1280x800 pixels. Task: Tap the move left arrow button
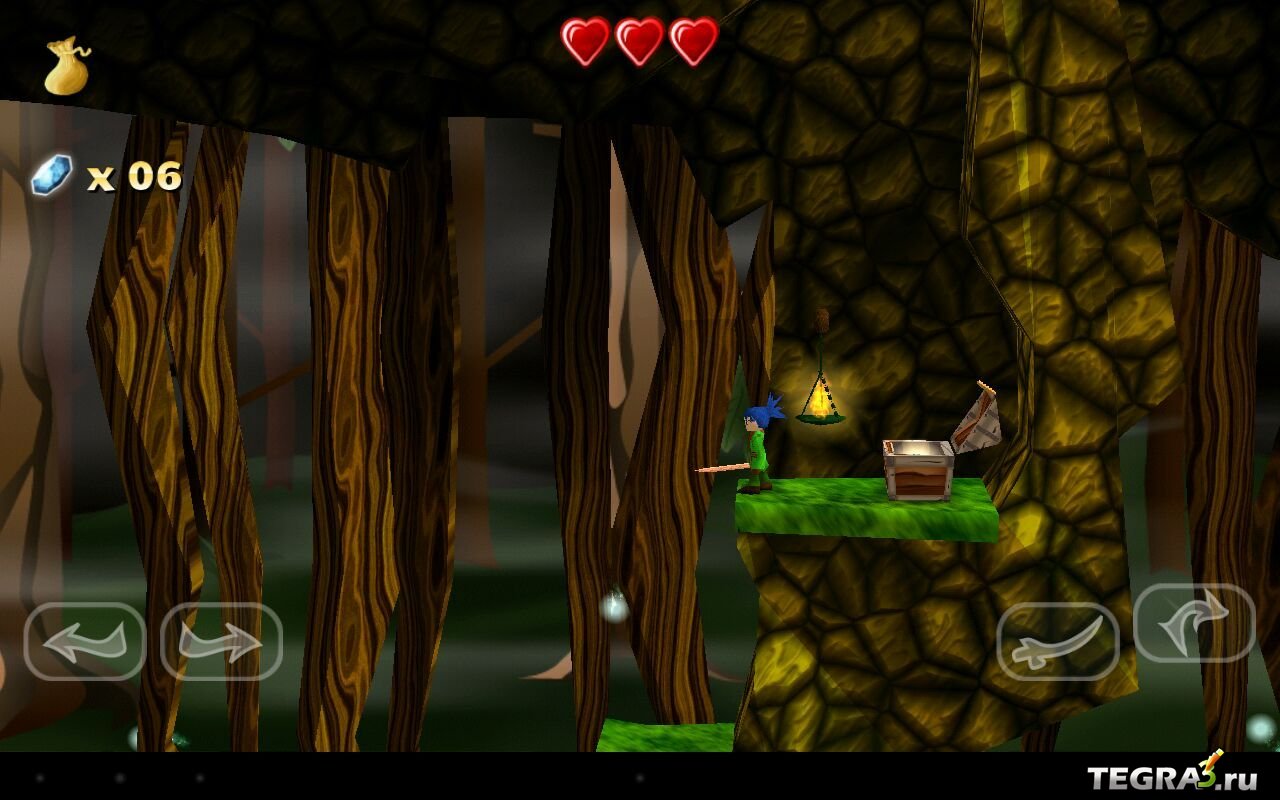click(x=85, y=641)
